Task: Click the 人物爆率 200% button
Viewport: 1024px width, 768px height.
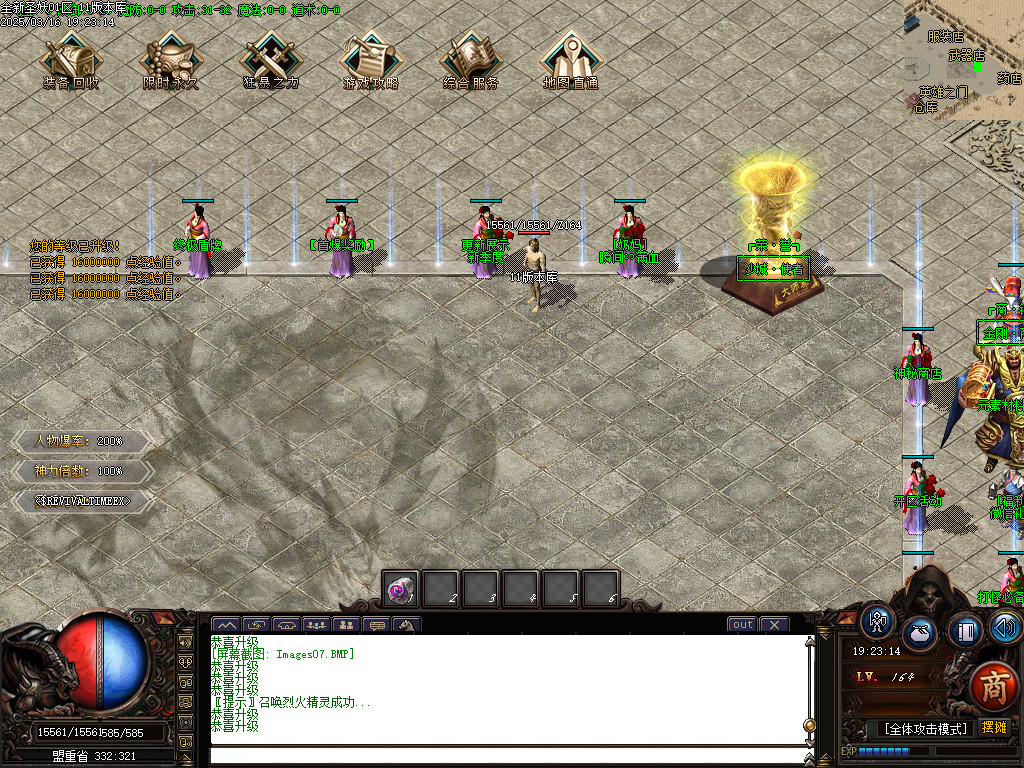Action: pyautogui.click(x=82, y=441)
